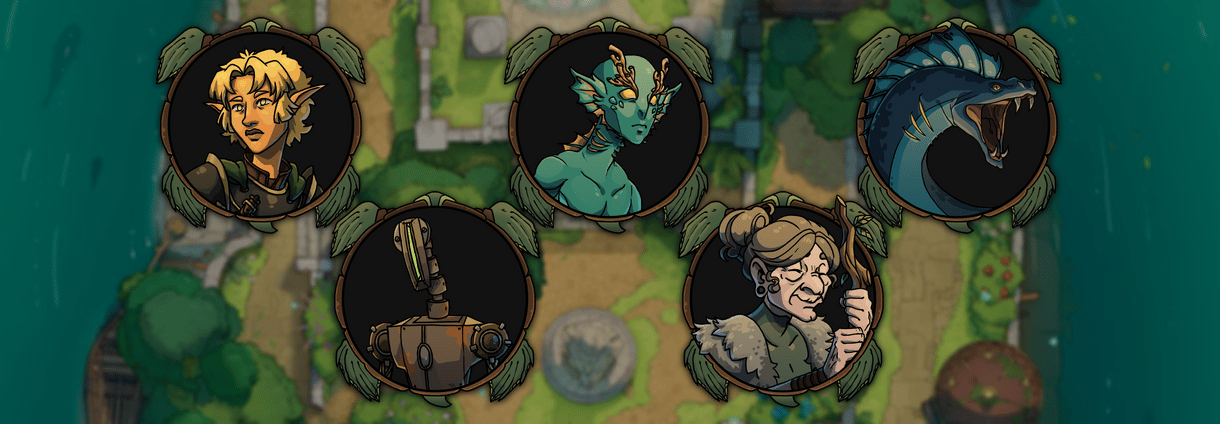Choose the old woman with staff portrait
Screen dimensions: 1220x424
[782, 299]
